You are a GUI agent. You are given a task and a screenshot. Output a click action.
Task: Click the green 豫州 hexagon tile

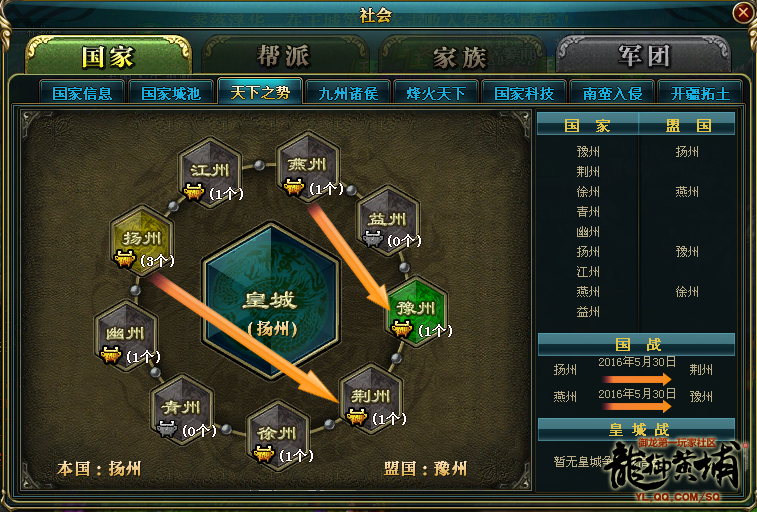point(416,308)
